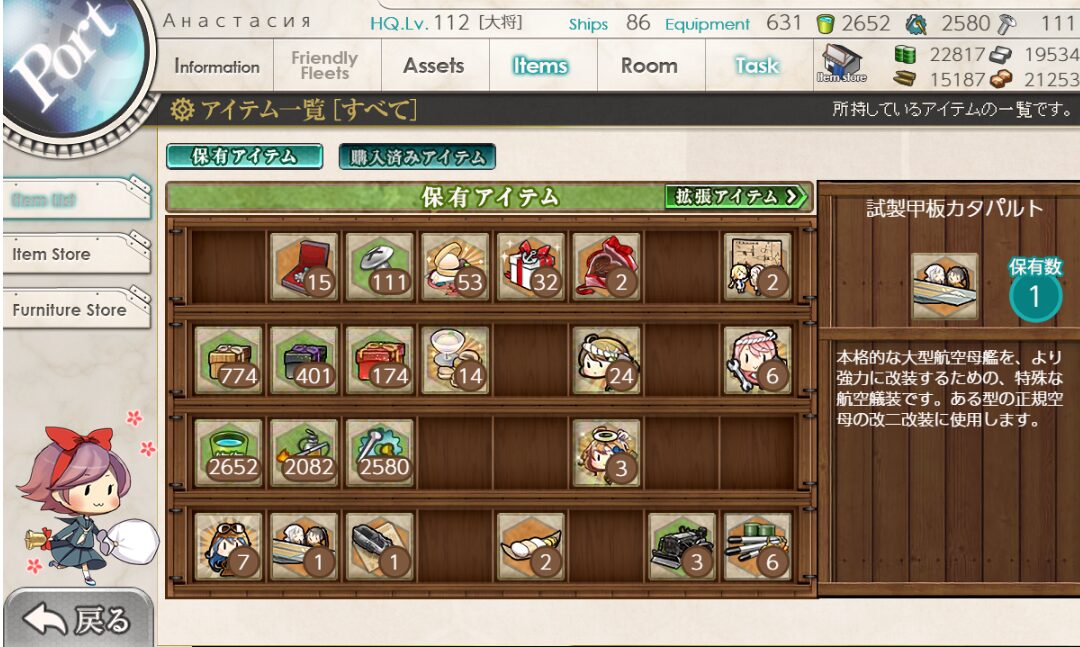This screenshot has width=1080, height=647.
Task: Switch to the Furniture Store side tab
Action: [76, 310]
